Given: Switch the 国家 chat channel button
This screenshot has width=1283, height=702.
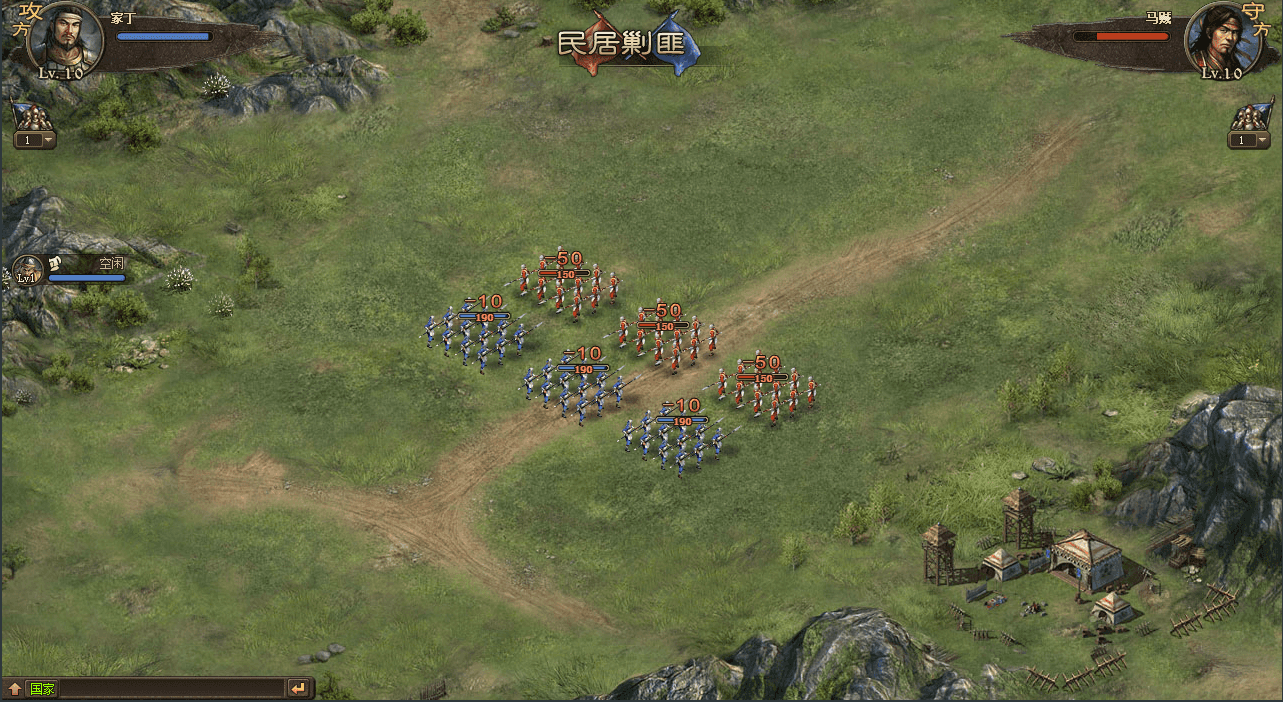Looking at the screenshot, I should pyautogui.click(x=42, y=688).
